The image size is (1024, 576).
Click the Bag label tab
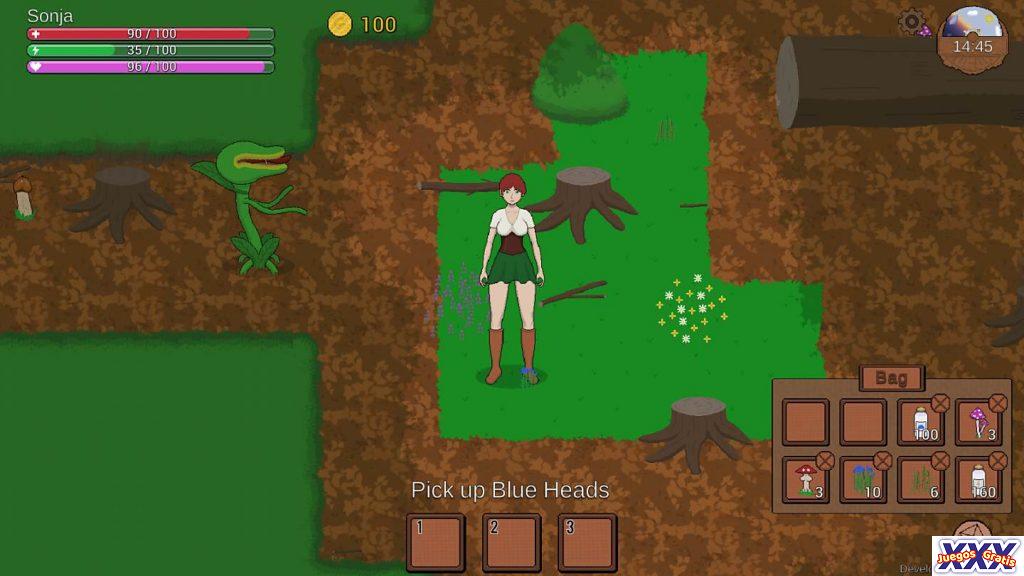pos(891,378)
